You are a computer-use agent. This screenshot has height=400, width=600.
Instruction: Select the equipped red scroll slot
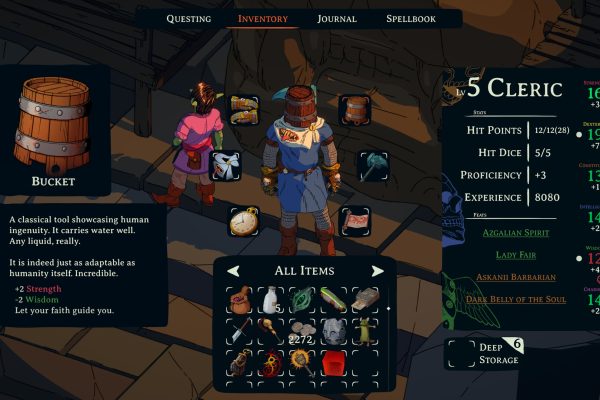click(355, 220)
